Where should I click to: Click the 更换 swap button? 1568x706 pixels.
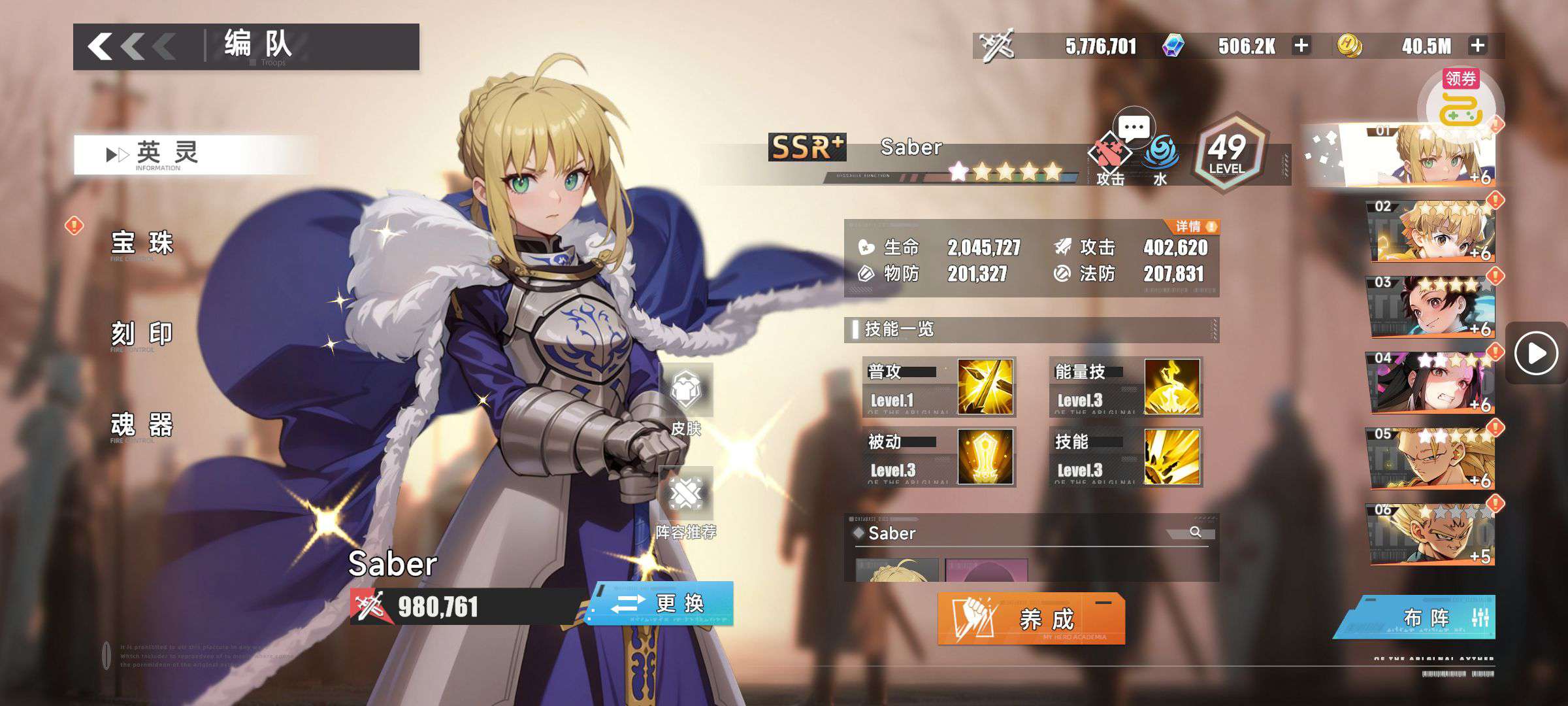(661, 603)
